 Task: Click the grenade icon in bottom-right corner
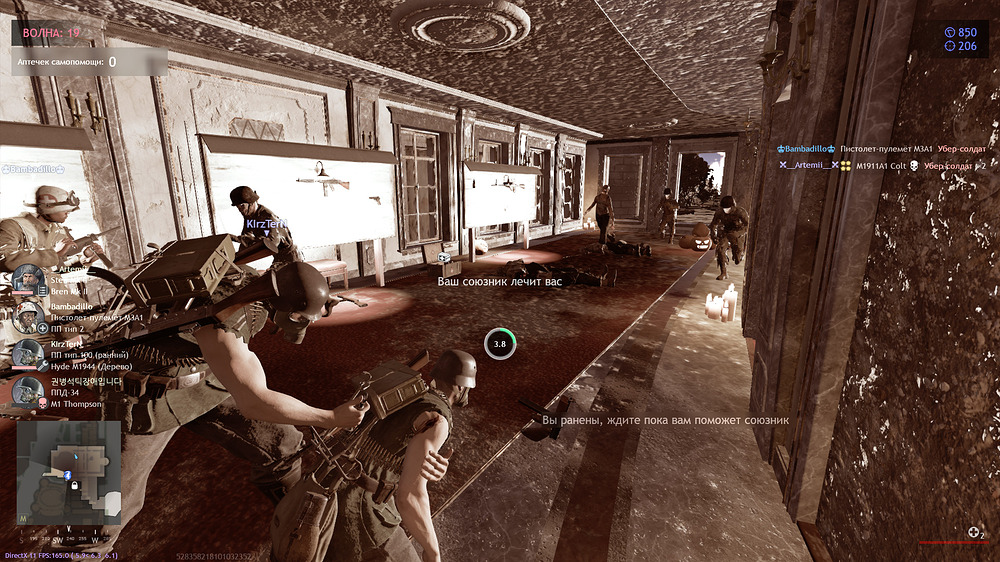(974, 534)
